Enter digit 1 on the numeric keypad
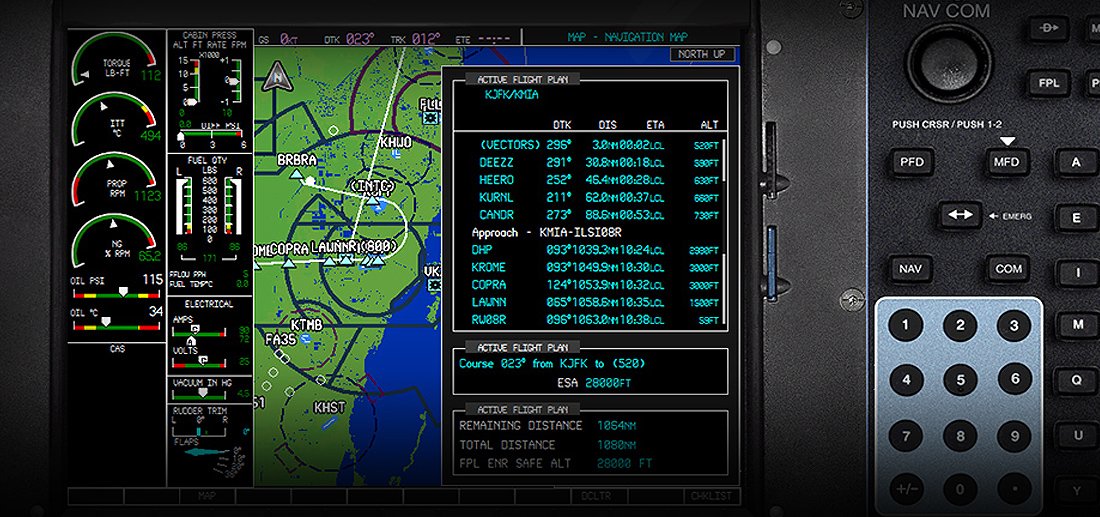Viewport: 1100px width, 517px height. 906,325
